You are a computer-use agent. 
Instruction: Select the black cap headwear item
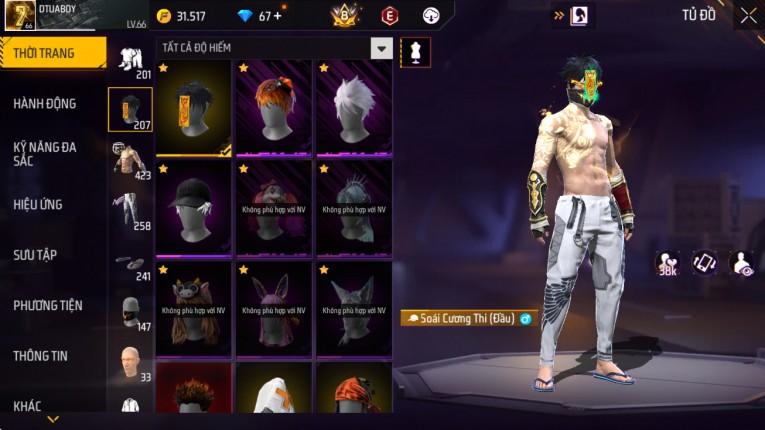[x=193, y=208]
